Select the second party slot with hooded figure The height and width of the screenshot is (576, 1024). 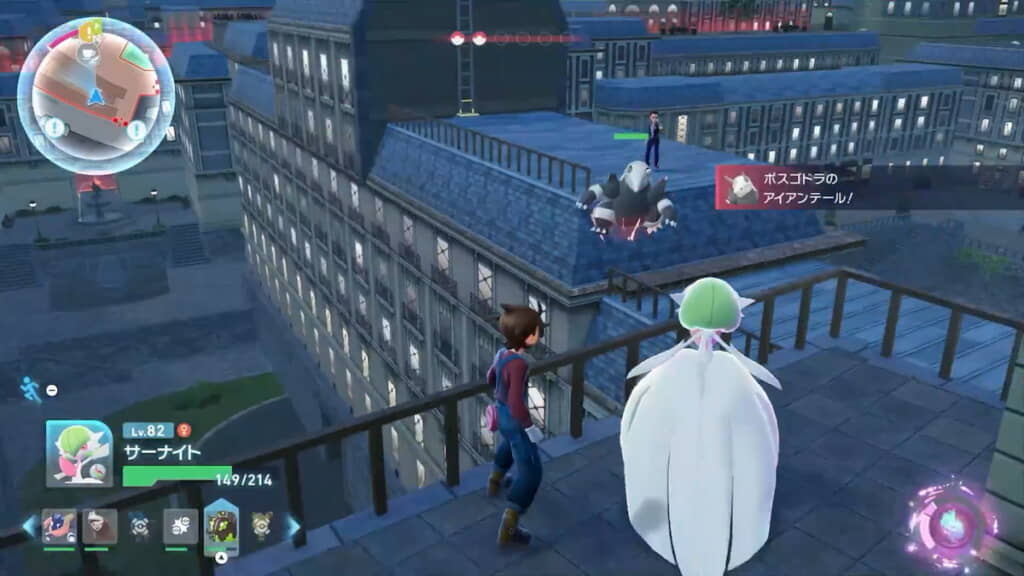point(99,525)
